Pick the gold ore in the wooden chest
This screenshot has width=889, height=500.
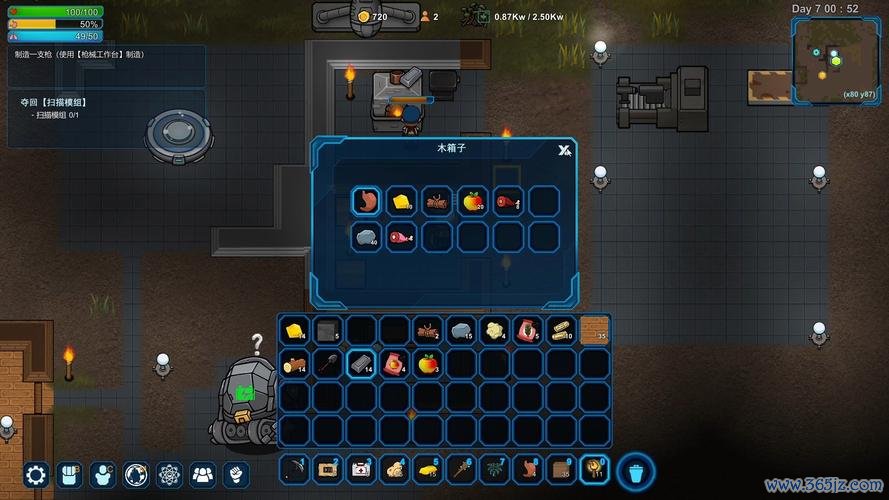[401, 201]
